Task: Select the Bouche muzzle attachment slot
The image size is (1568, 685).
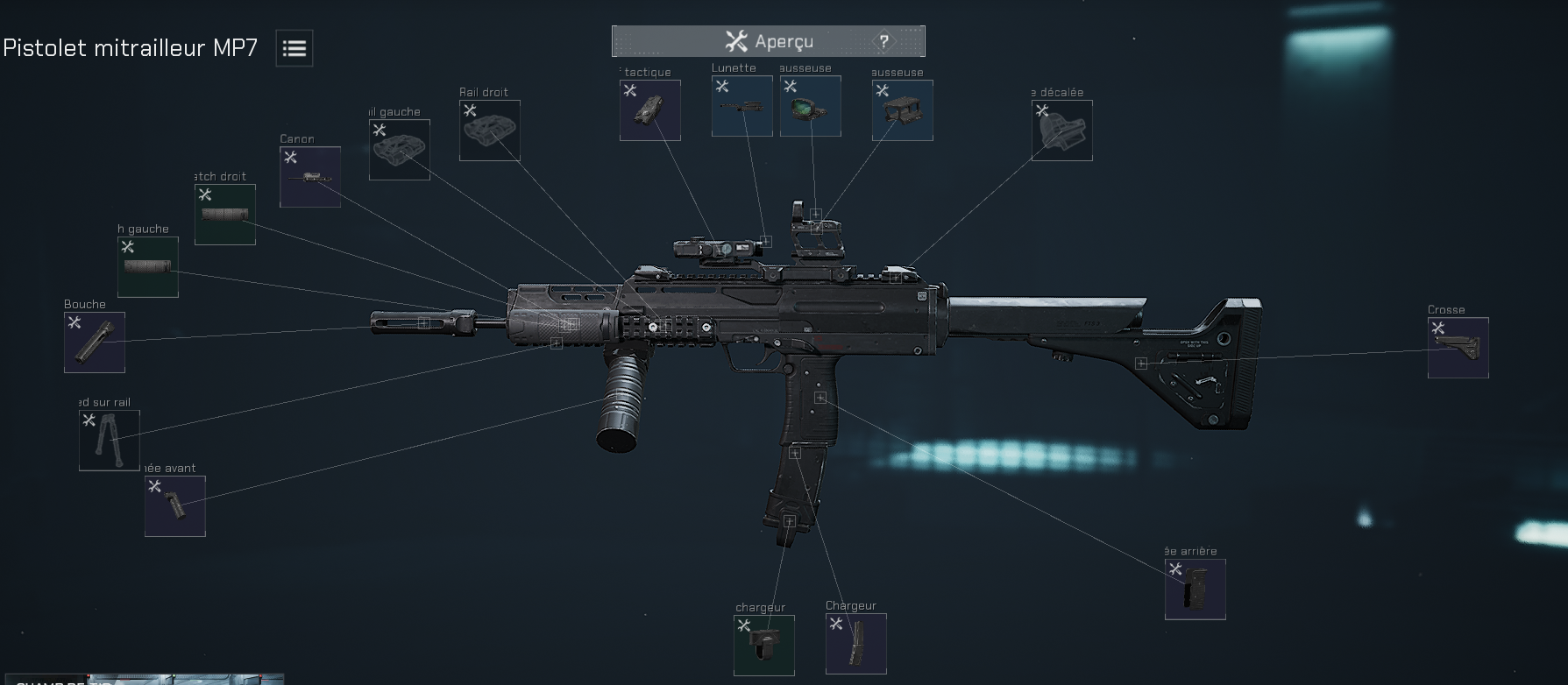Action: [94, 342]
